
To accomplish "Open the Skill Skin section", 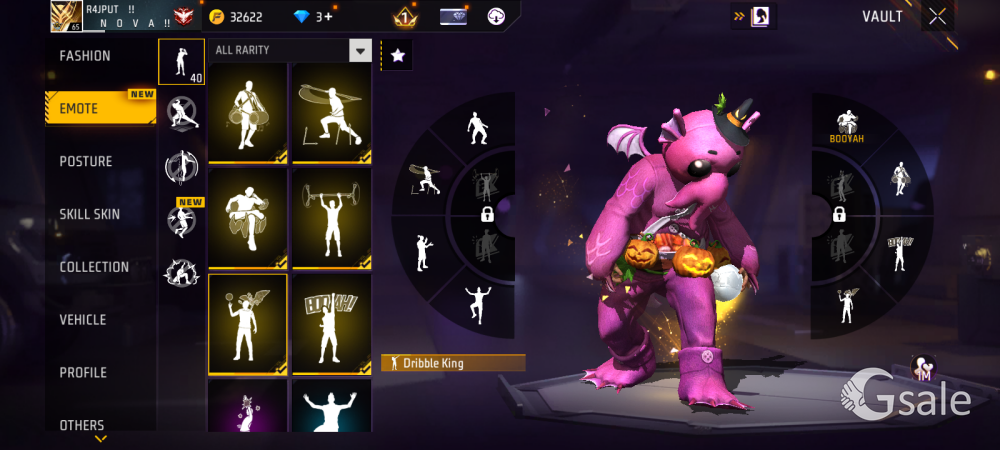I will pyautogui.click(x=92, y=214).
